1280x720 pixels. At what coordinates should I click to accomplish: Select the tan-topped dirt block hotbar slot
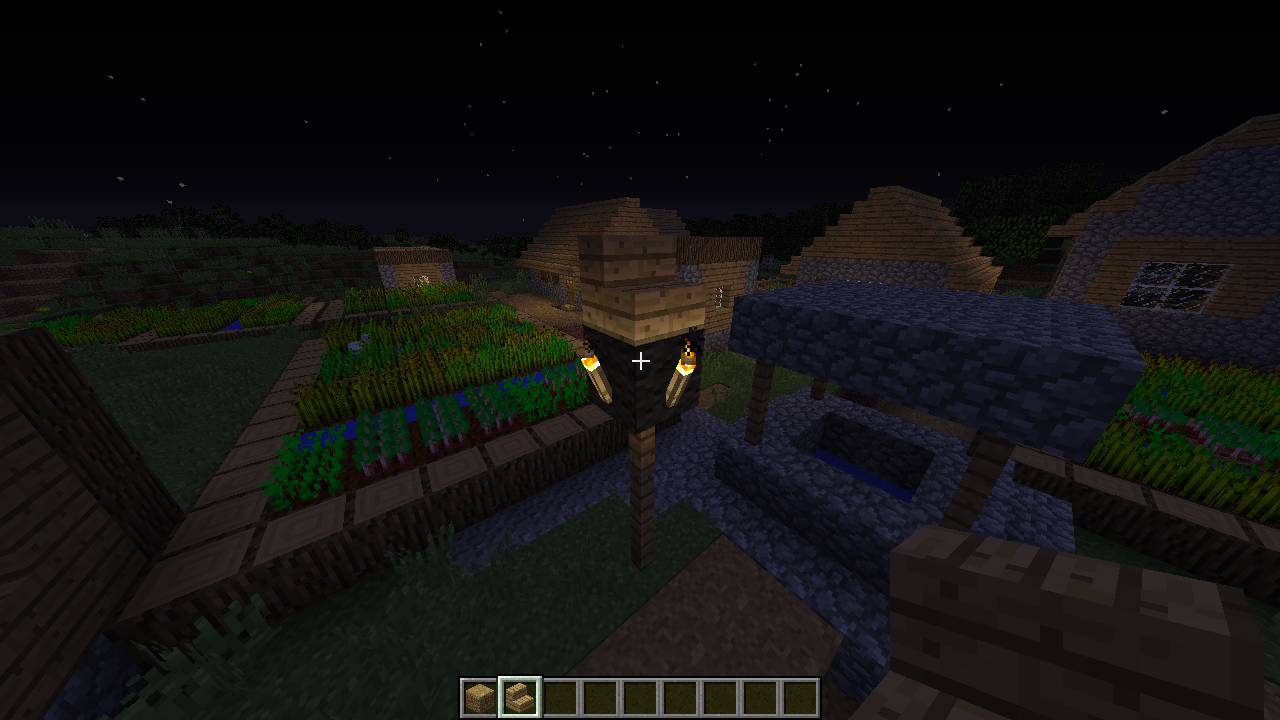(x=480, y=697)
